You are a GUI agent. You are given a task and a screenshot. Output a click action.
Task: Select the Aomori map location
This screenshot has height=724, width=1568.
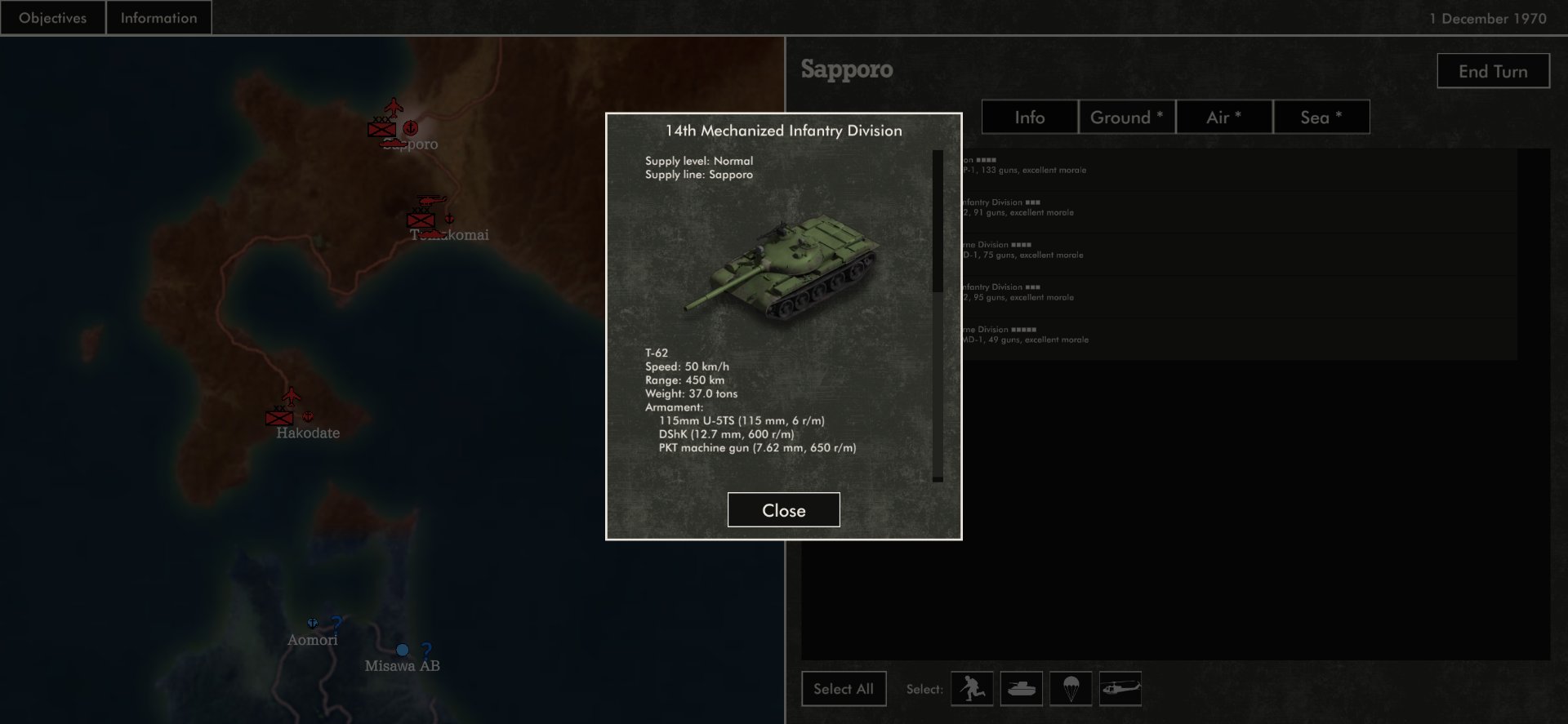[x=312, y=639]
